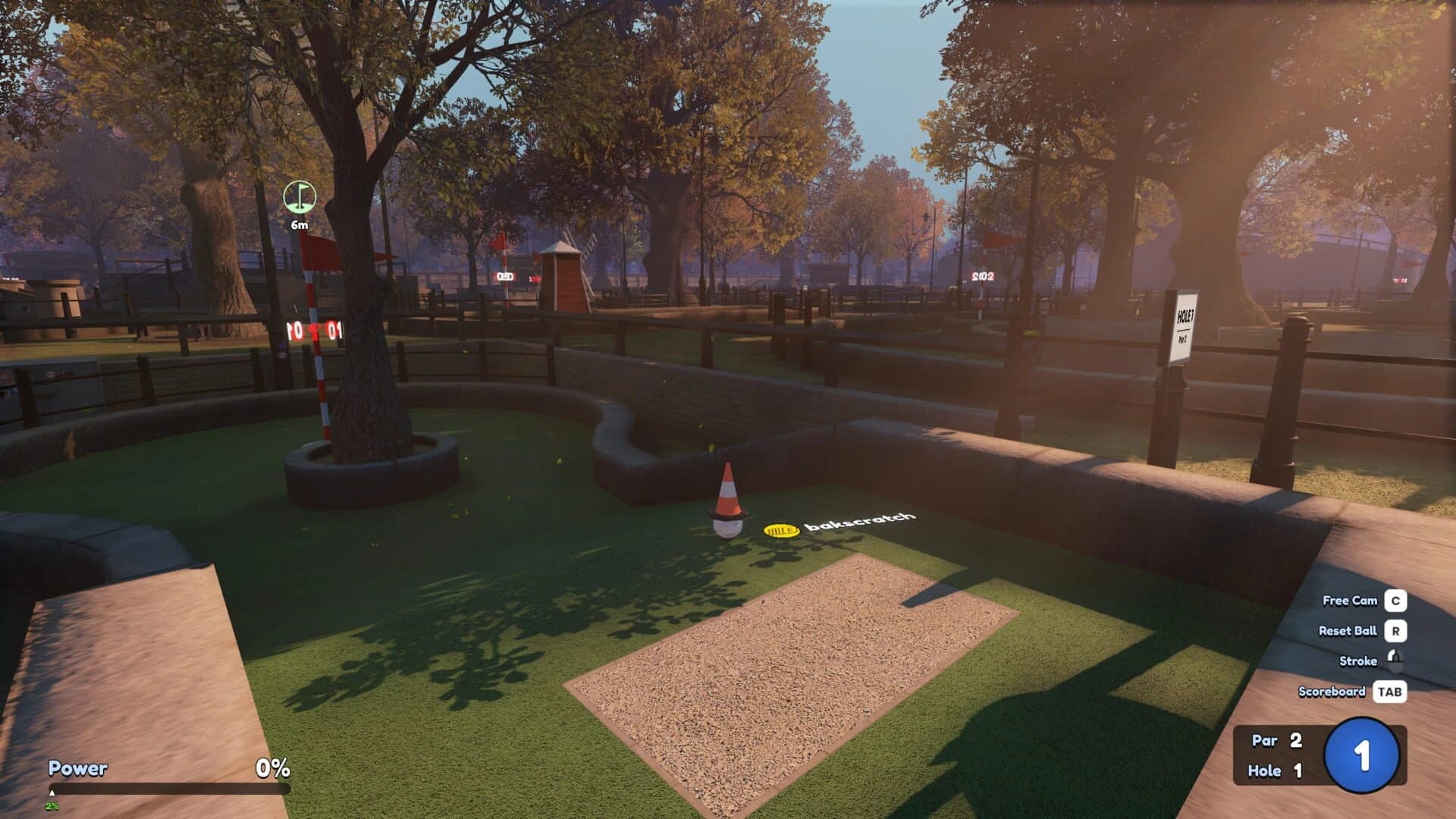This screenshot has width=1456, height=819.
Task: Click the Free Cam C key icon
Action: point(1394,601)
